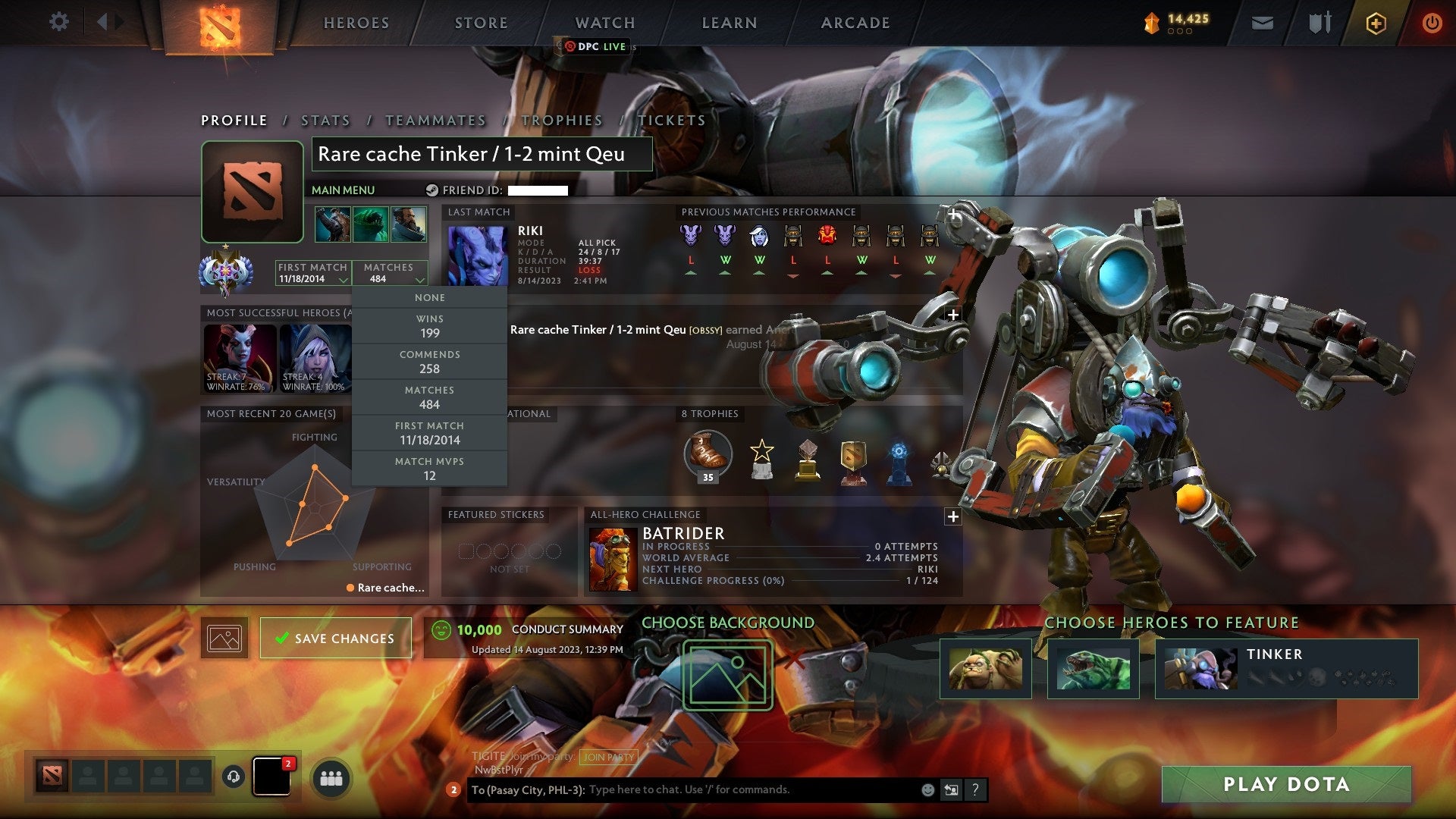This screenshot has height=819, width=1456.
Task: Switch to the STATS tab
Action: 325,120
